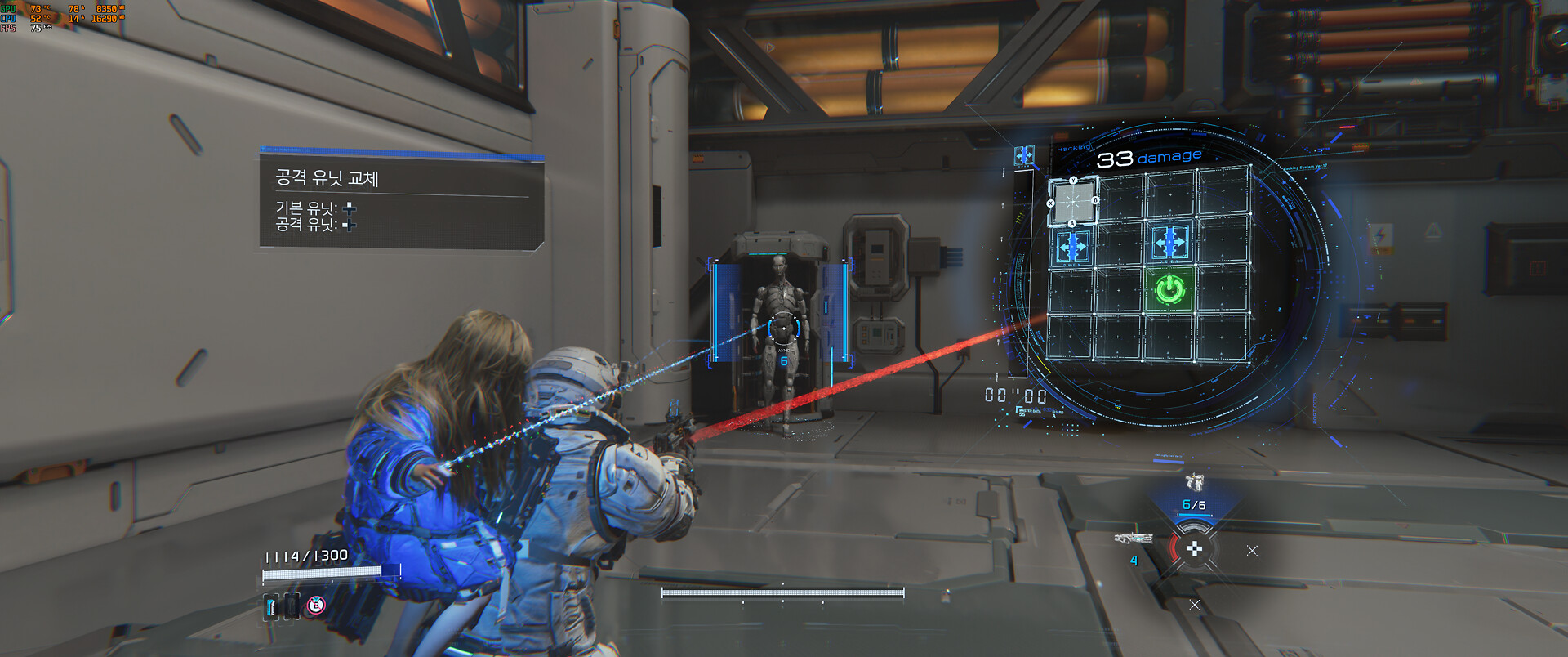
Task: Use the blue repair cartridge slot
Action: (271, 606)
